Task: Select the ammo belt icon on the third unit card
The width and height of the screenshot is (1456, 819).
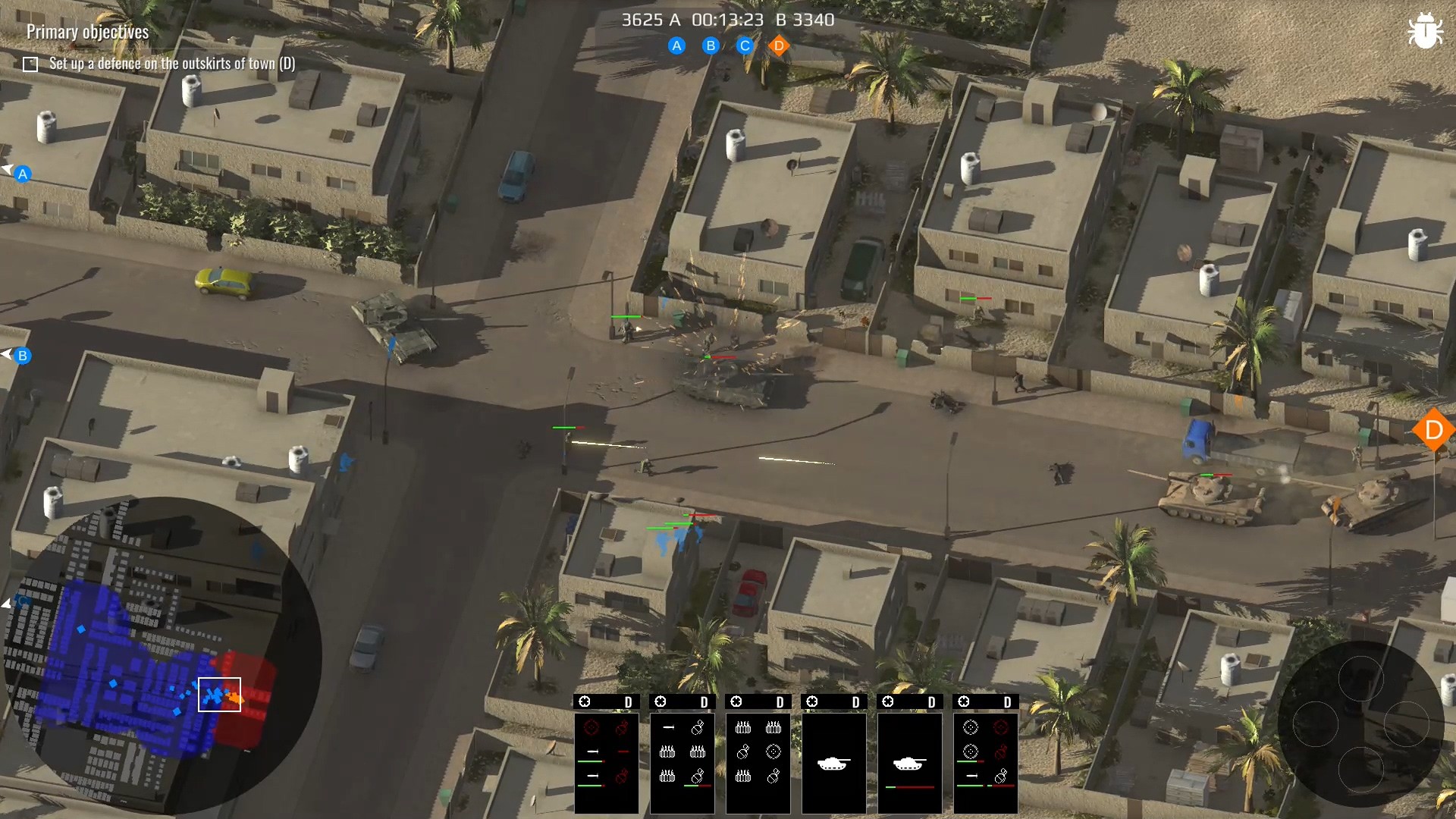Action: (743, 728)
